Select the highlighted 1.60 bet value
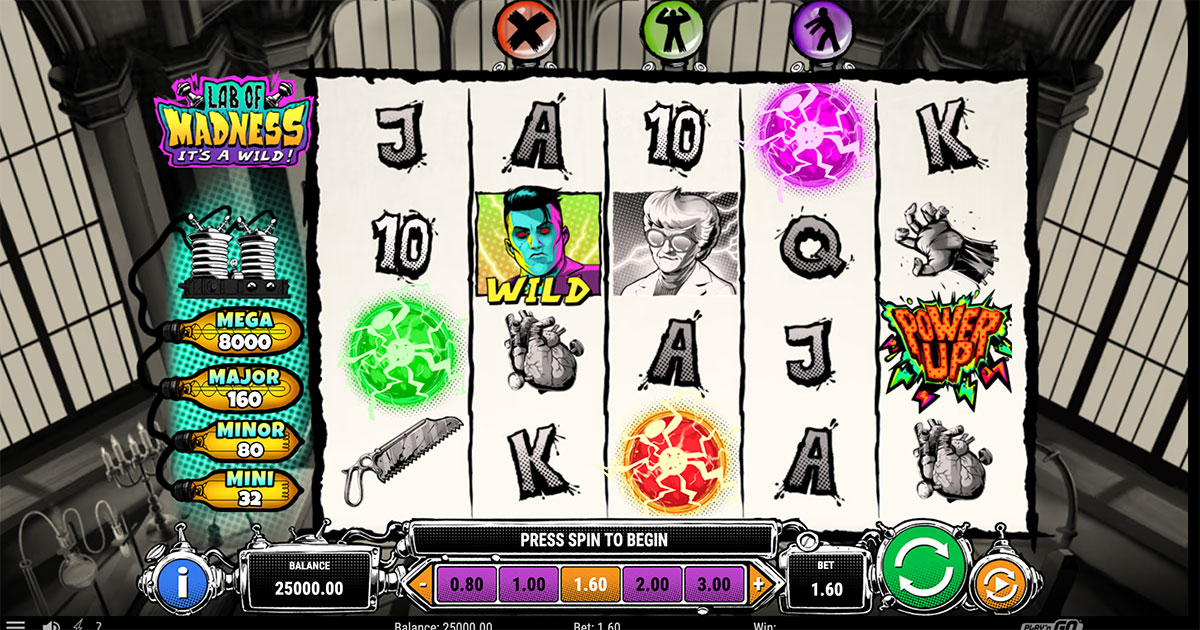 pos(591,585)
